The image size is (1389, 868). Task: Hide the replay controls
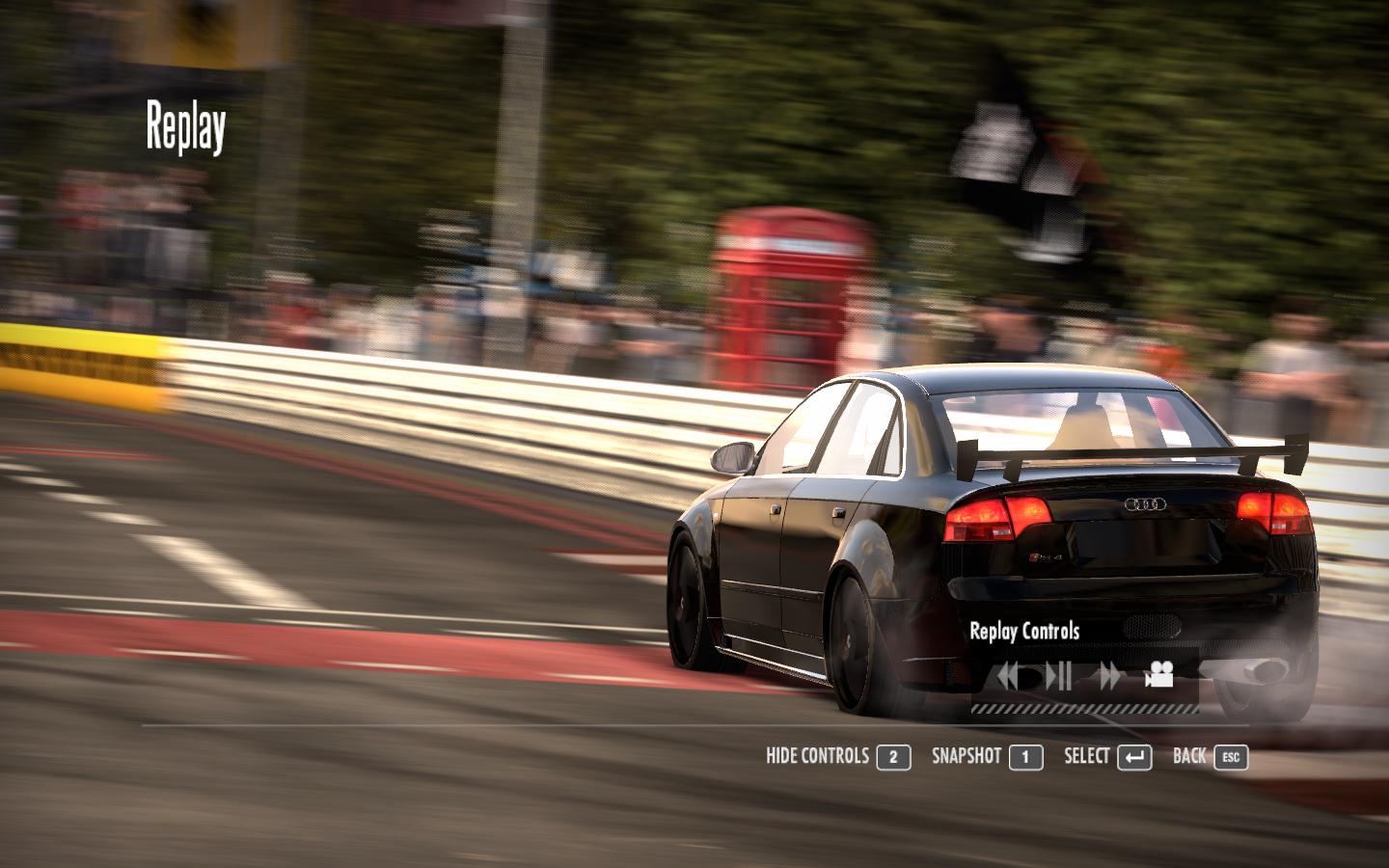pyautogui.click(x=837, y=756)
